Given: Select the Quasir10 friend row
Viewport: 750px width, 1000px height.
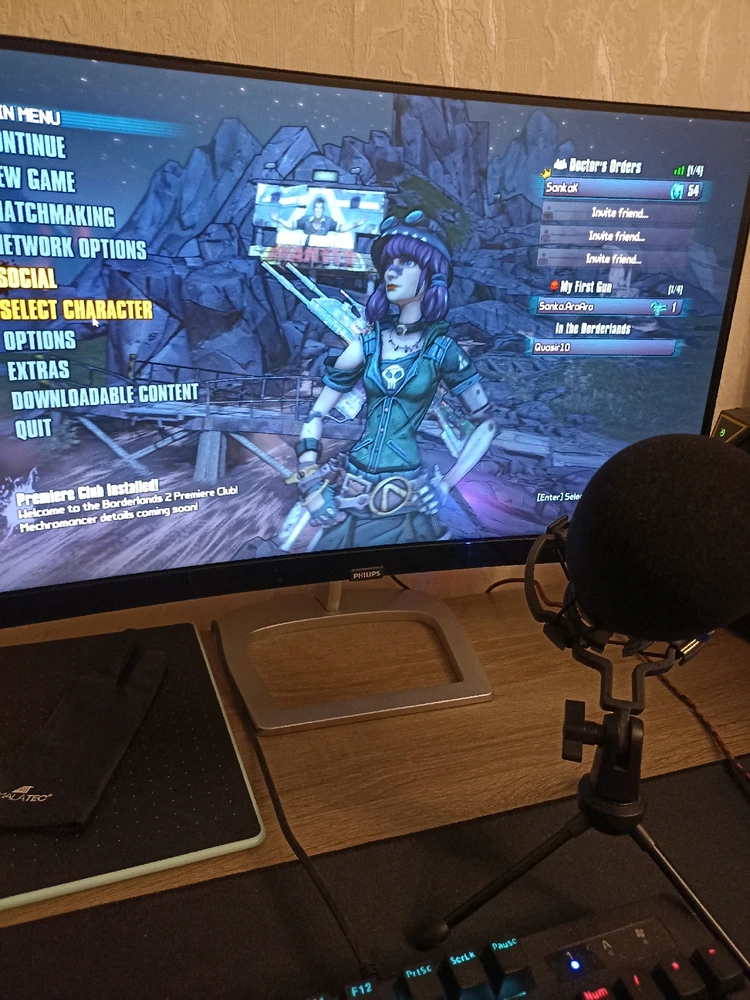Looking at the screenshot, I should pos(602,347).
